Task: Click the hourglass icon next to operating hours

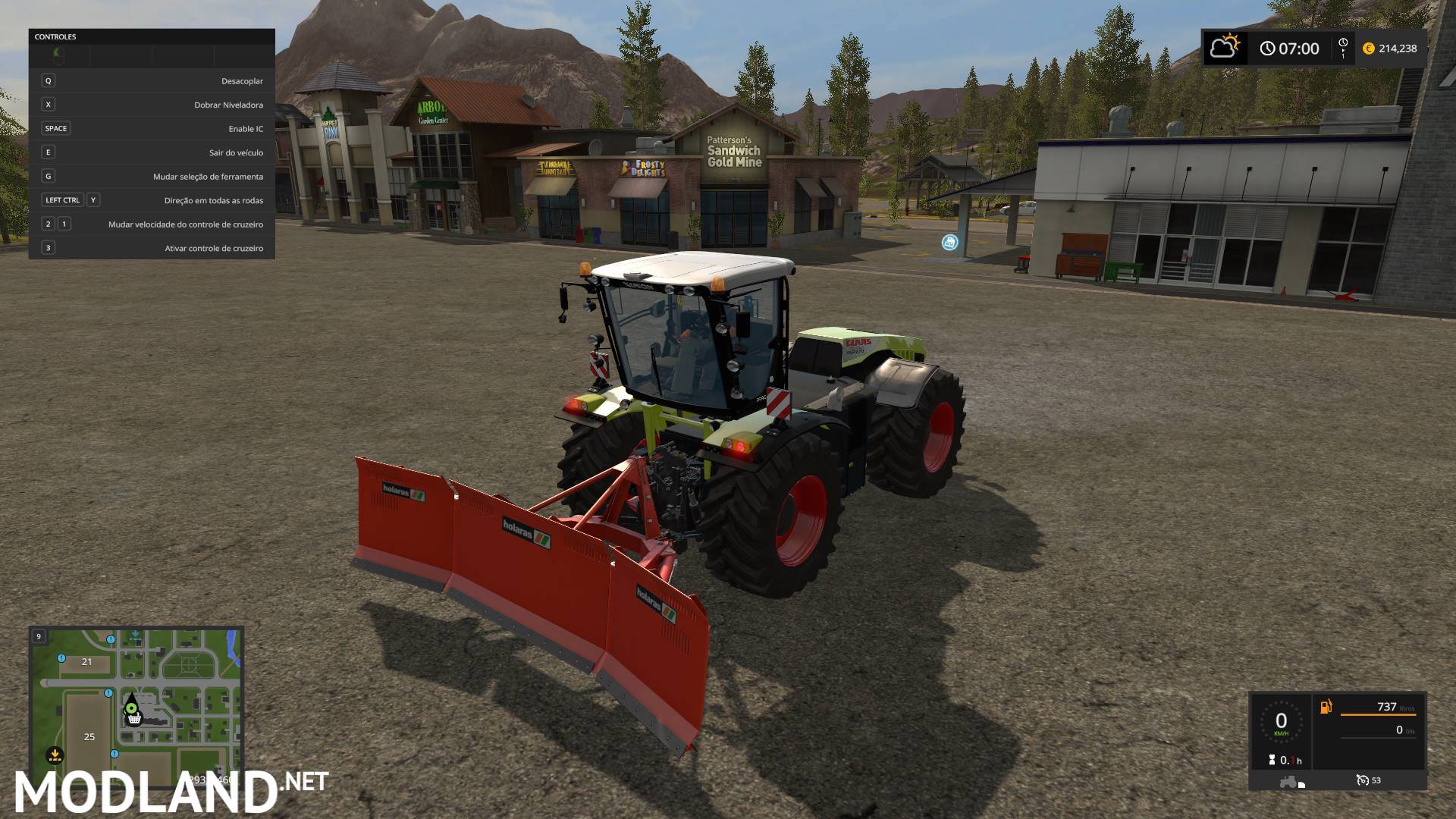Action: (x=1272, y=760)
